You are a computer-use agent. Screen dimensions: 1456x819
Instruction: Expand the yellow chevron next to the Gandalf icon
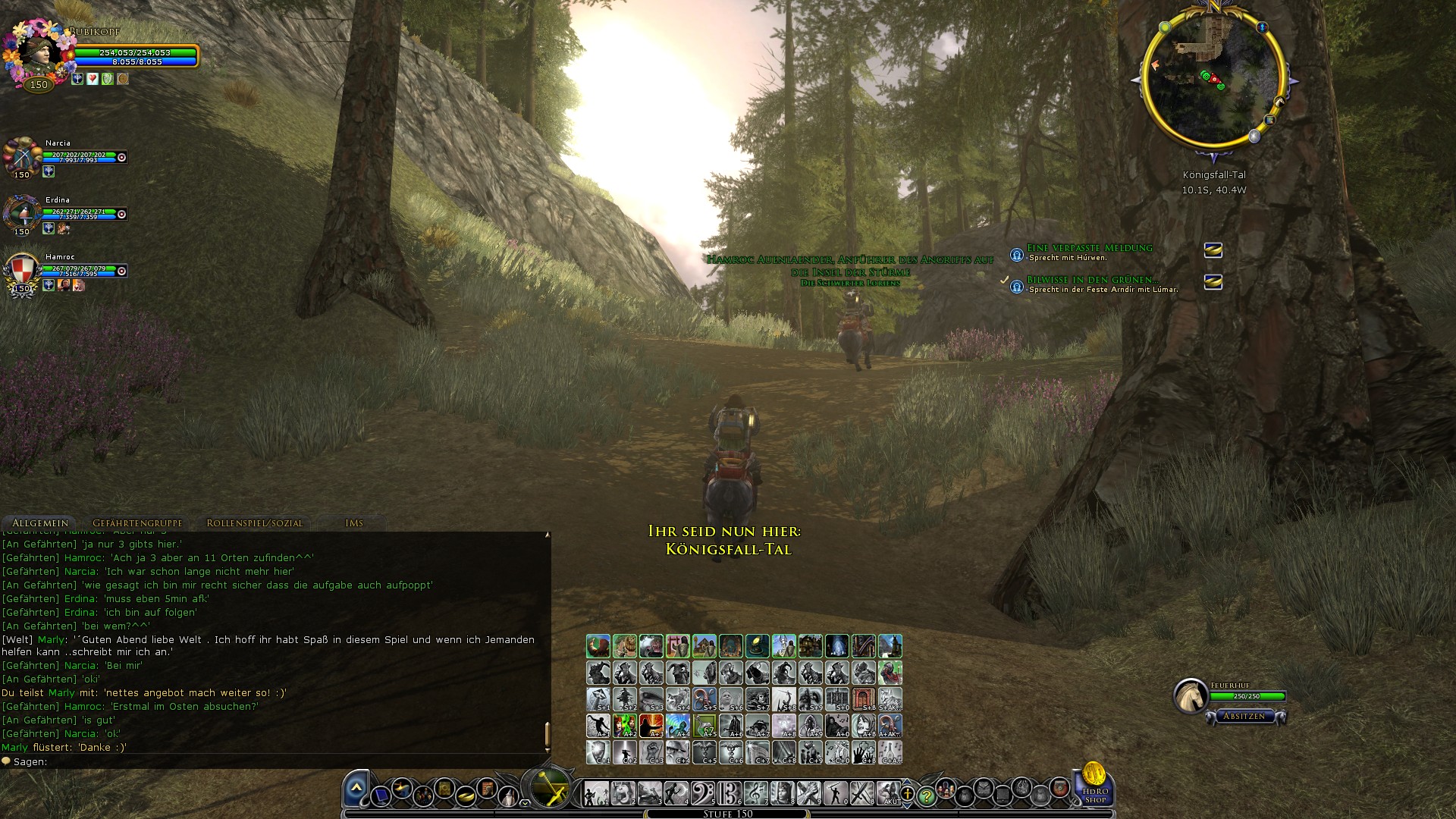tap(526, 803)
